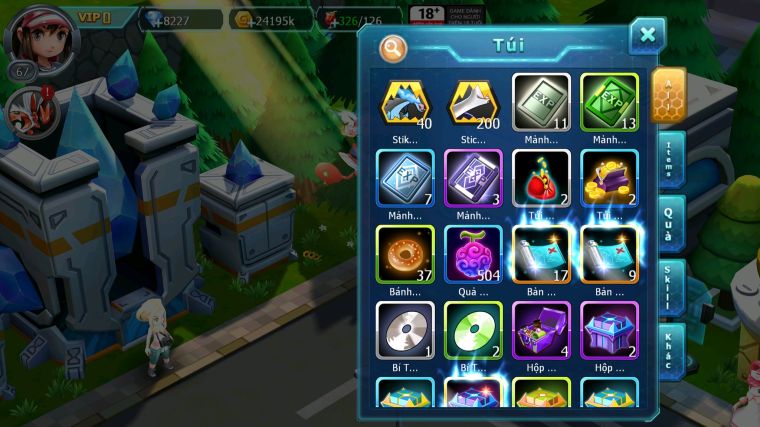760x427 pixels.
Task: Select the green disc Bí T item
Action: click(x=473, y=330)
